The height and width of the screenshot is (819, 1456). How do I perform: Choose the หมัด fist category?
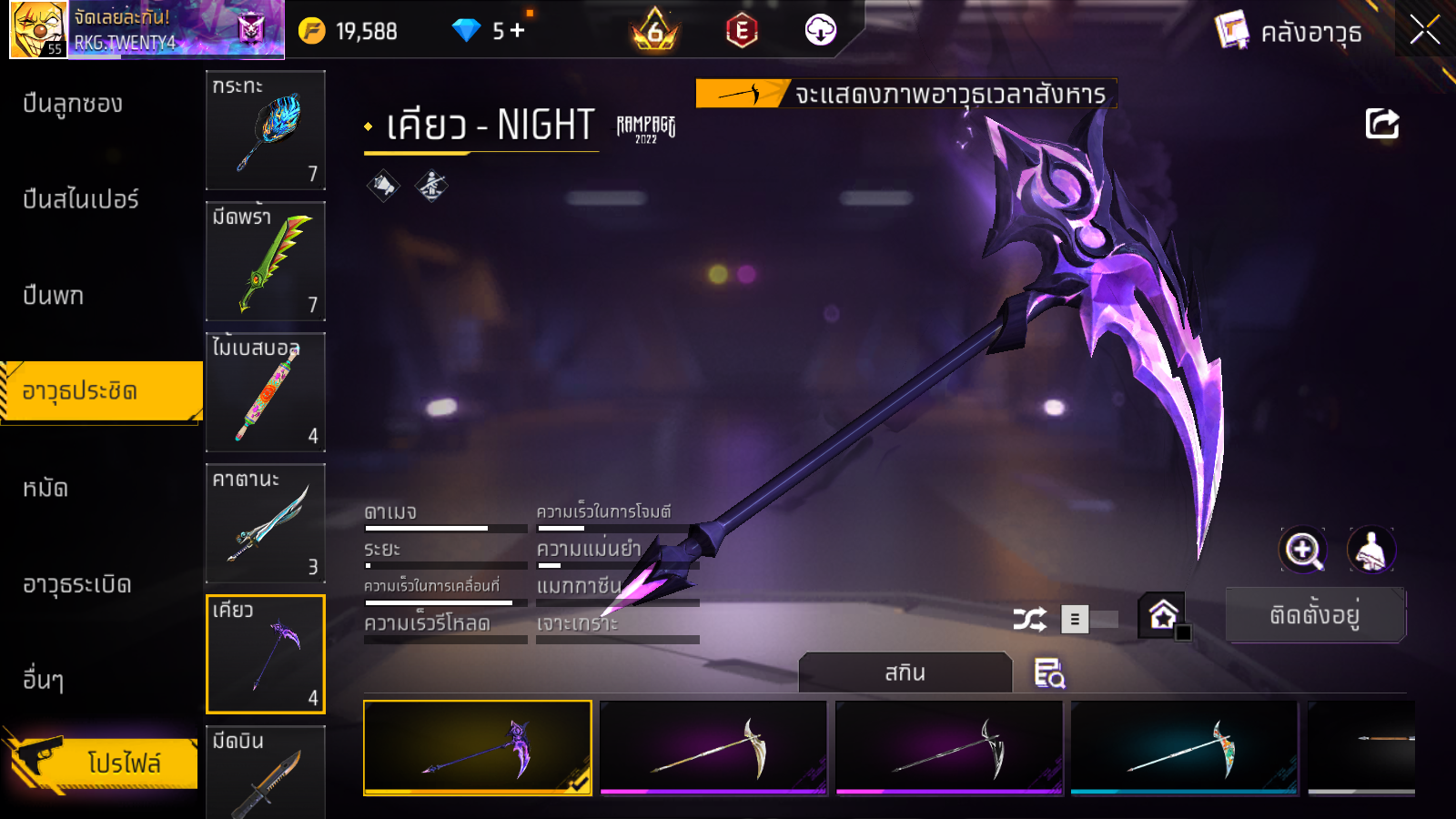click(x=45, y=489)
